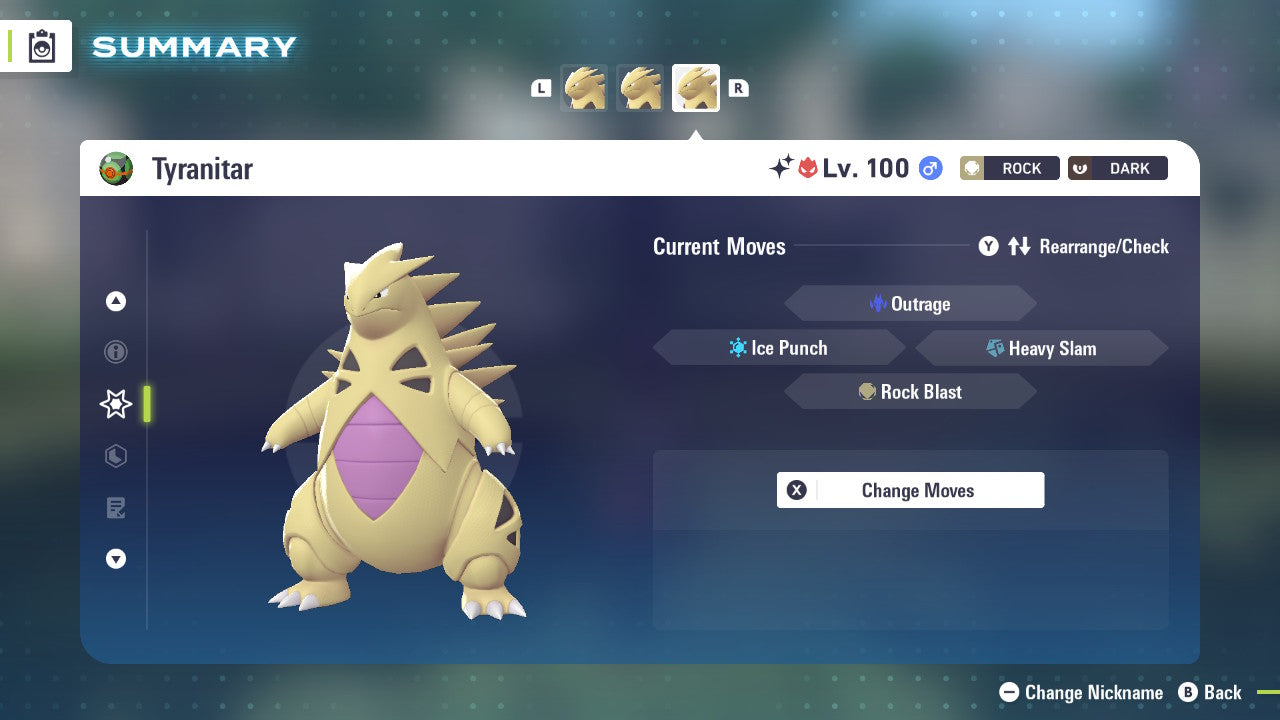
Task: Click the male gender symbol
Action: (930, 168)
